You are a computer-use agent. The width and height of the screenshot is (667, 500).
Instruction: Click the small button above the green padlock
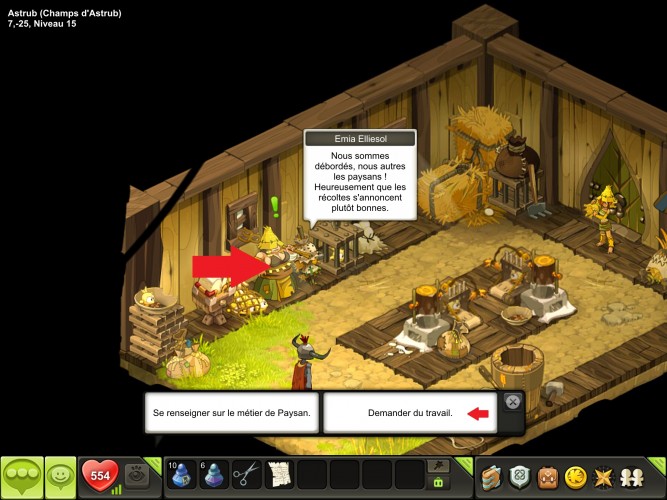[437, 466]
